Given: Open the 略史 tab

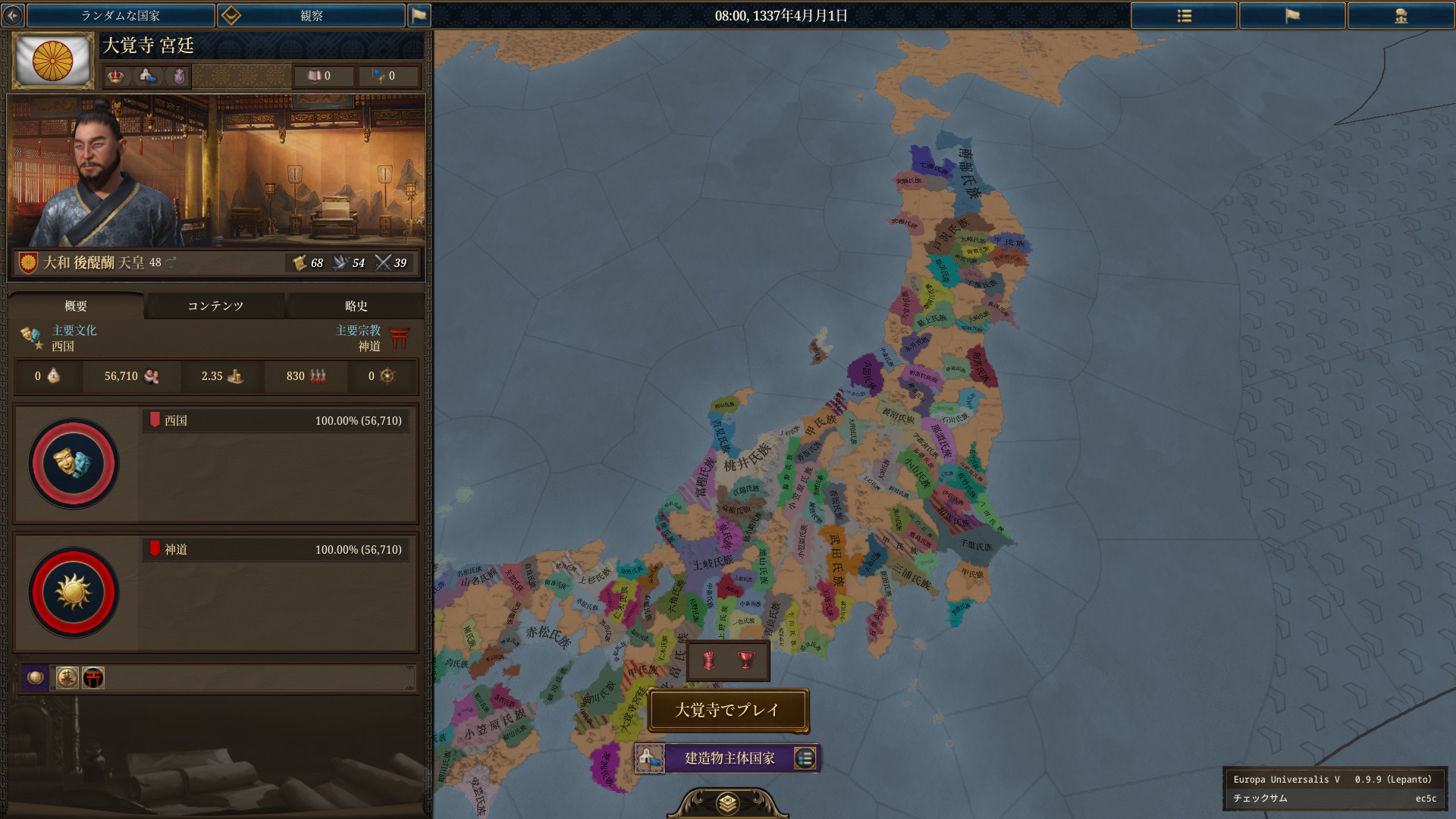Looking at the screenshot, I should [355, 306].
